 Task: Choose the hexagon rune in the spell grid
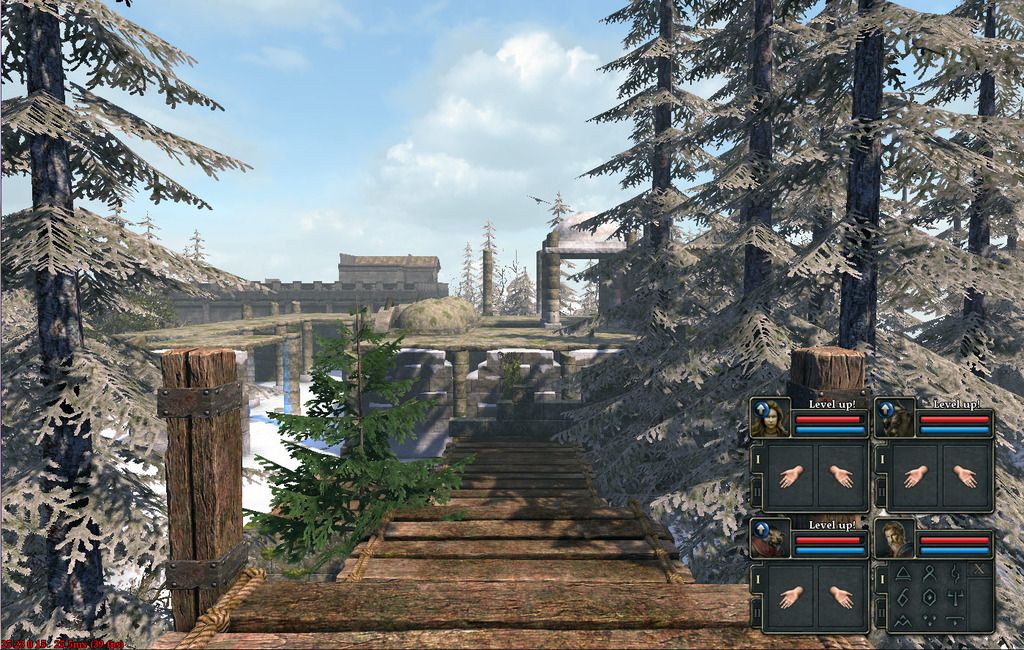pos(929,596)
